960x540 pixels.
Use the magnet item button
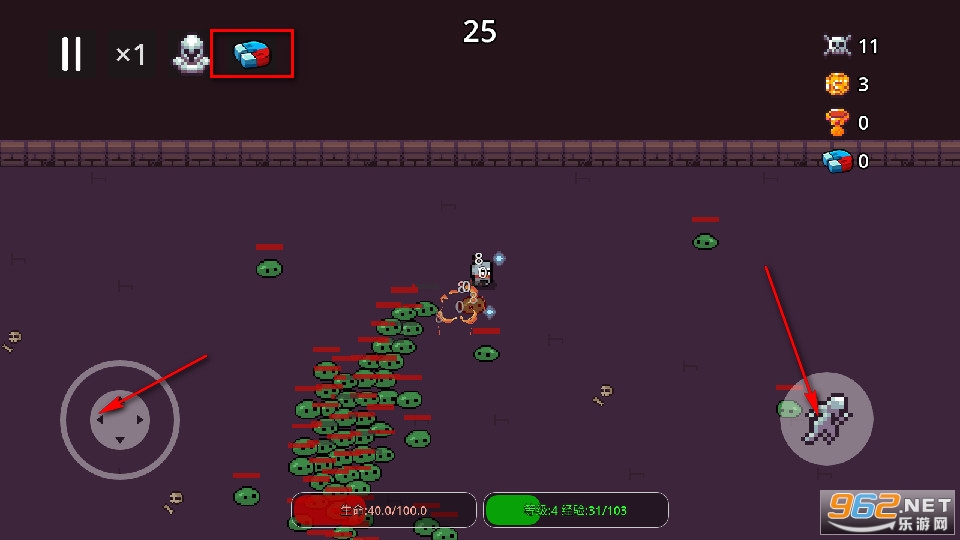click(252, 54)
